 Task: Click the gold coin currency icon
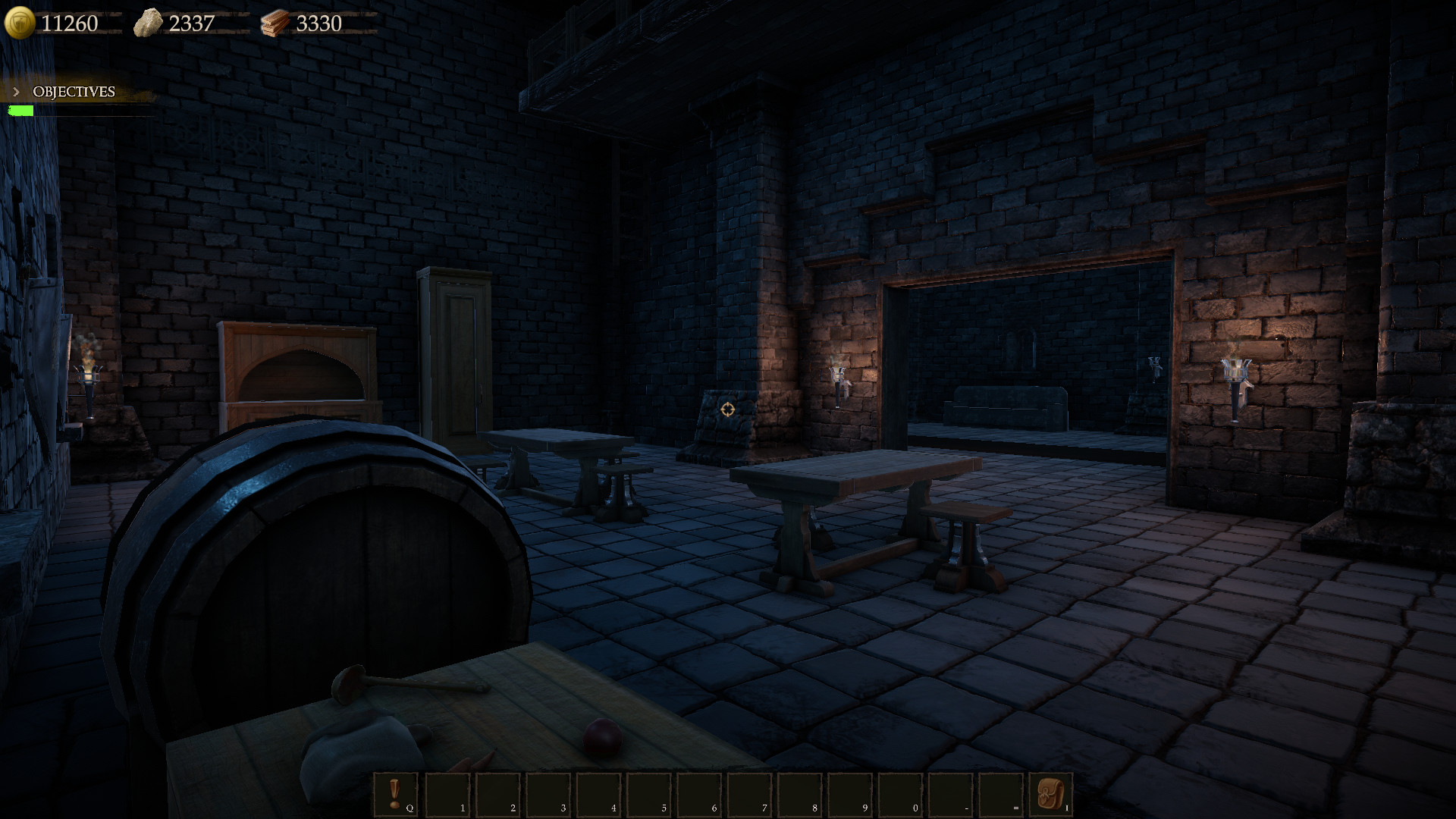pyautogui.click(x=20, y=23)
